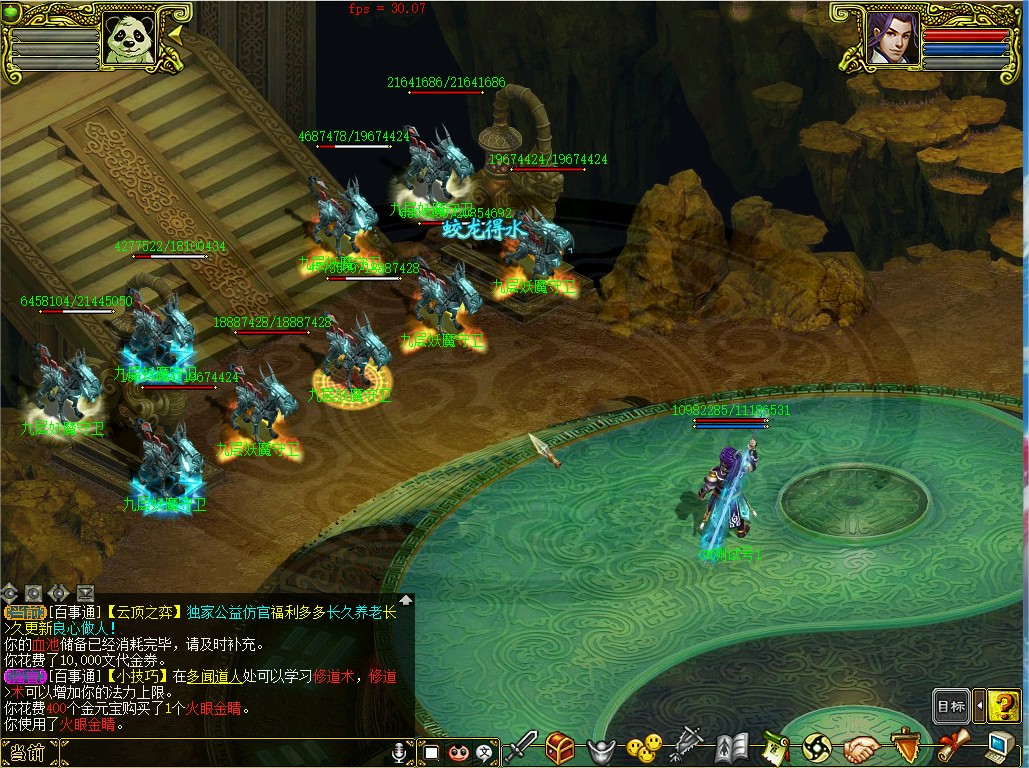Open the panda pet portrait
Screen dimensions: 1029x768
130,39
